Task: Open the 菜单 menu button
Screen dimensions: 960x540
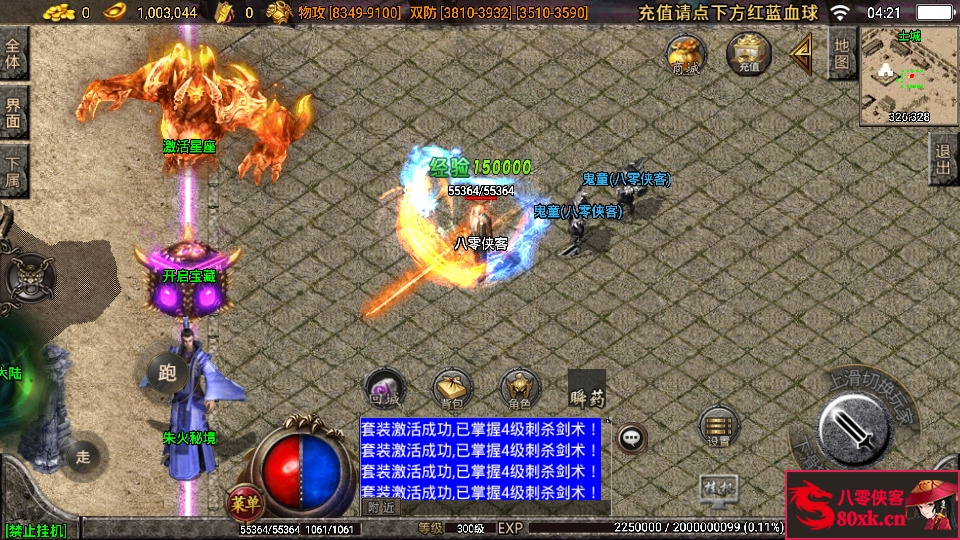Action: (241, 499)
